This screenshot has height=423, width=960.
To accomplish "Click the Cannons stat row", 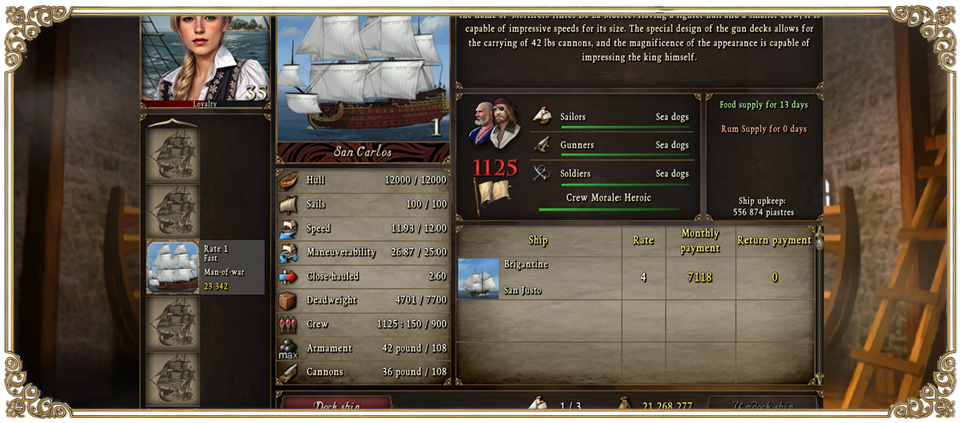I will 363,372.
